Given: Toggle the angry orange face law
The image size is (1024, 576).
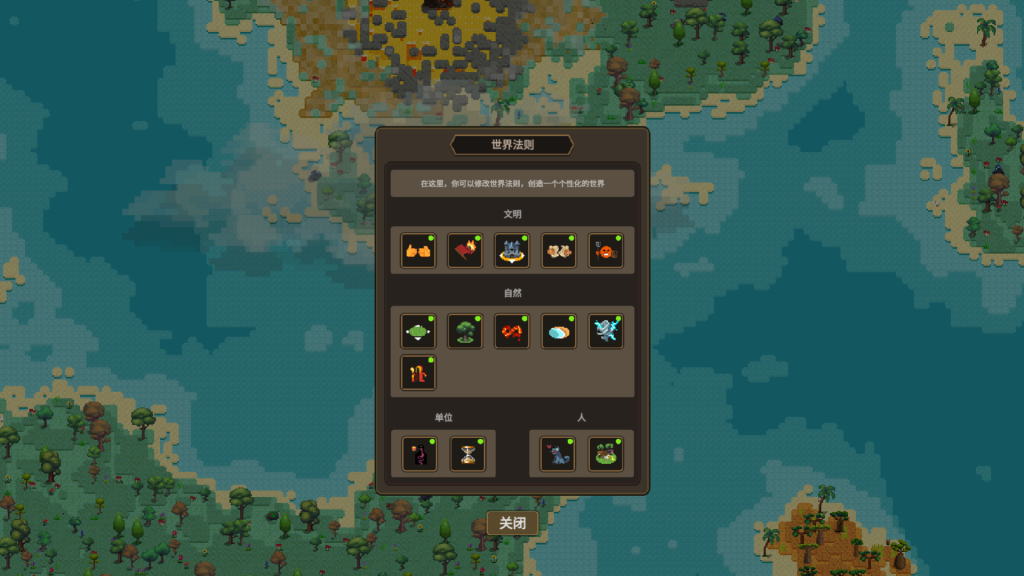Looking at the screenshot, I should click(x=605, y=251).
